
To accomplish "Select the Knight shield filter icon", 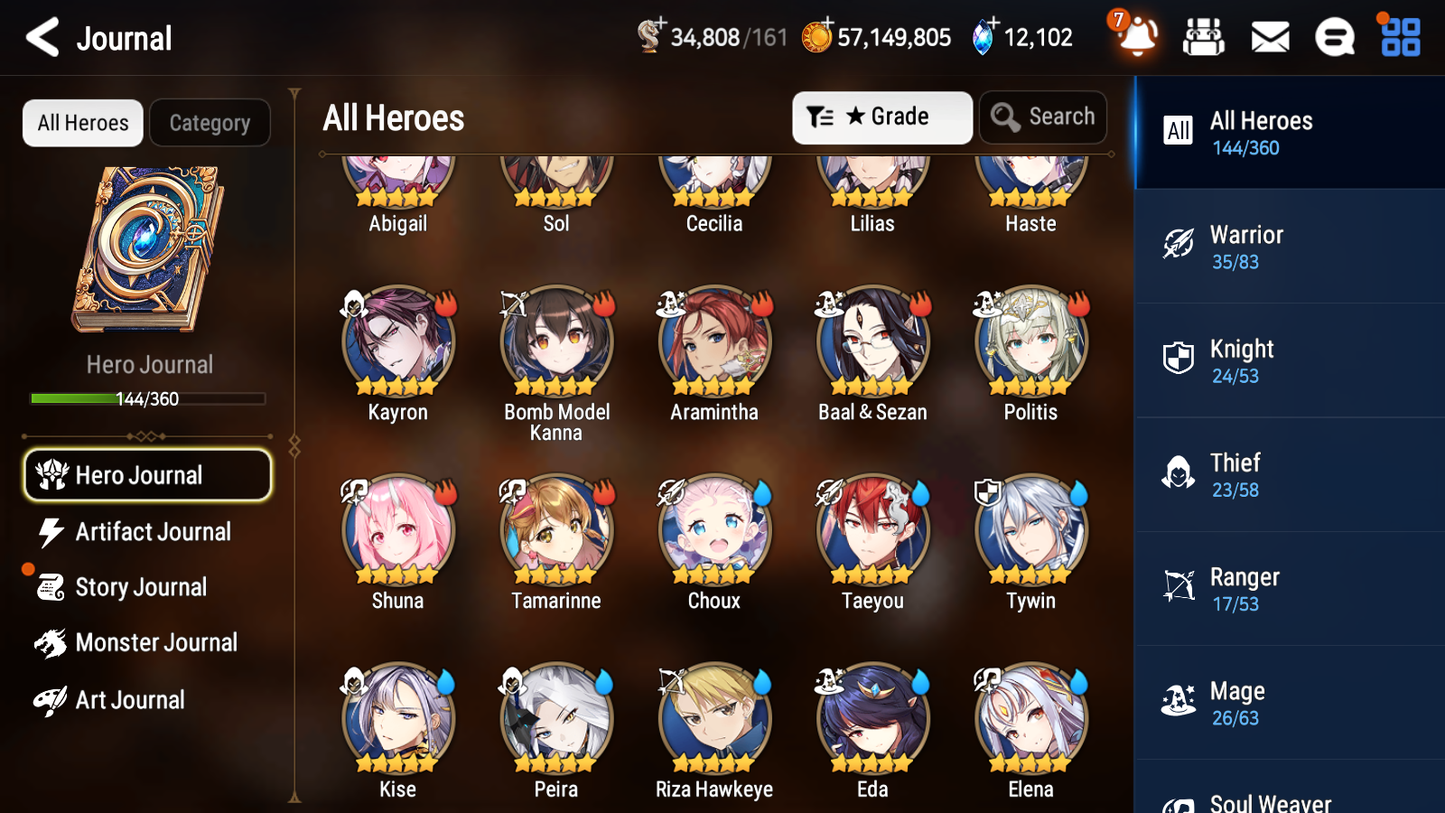I will point(1178,359).
